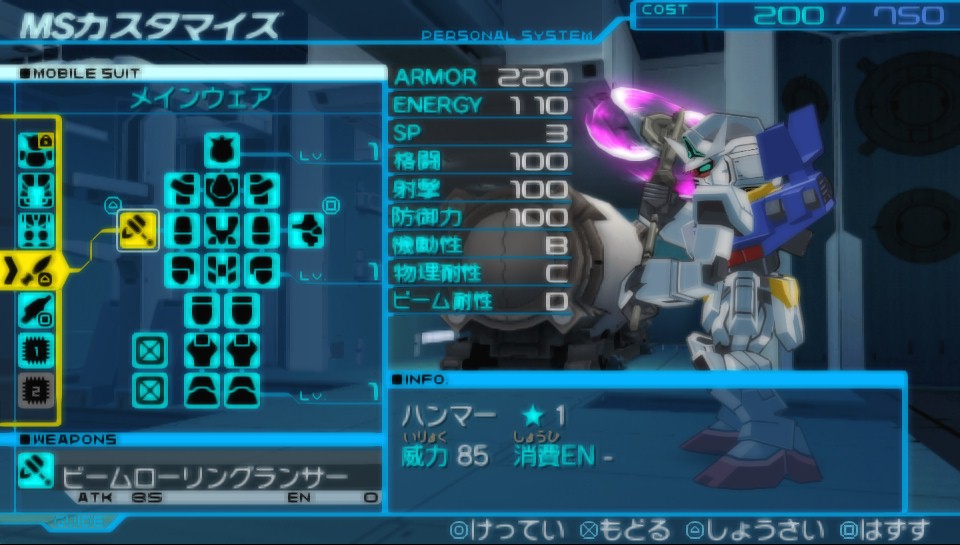Open the locked category icon in sidebar
The height and width of the screenshot is (545, 960).
tap(36, 149)
